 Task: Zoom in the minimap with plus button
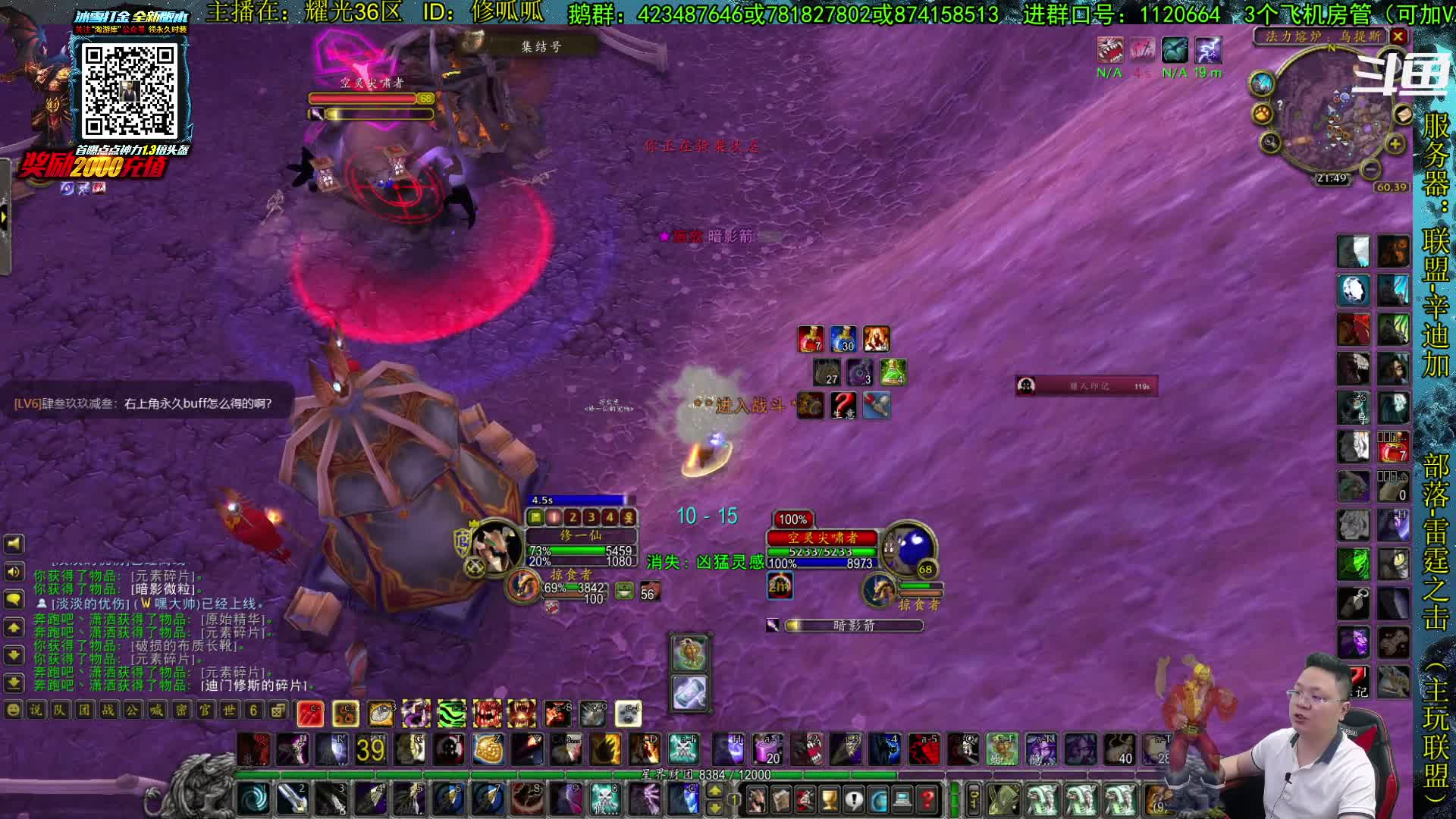click(x=1395, y=144)
